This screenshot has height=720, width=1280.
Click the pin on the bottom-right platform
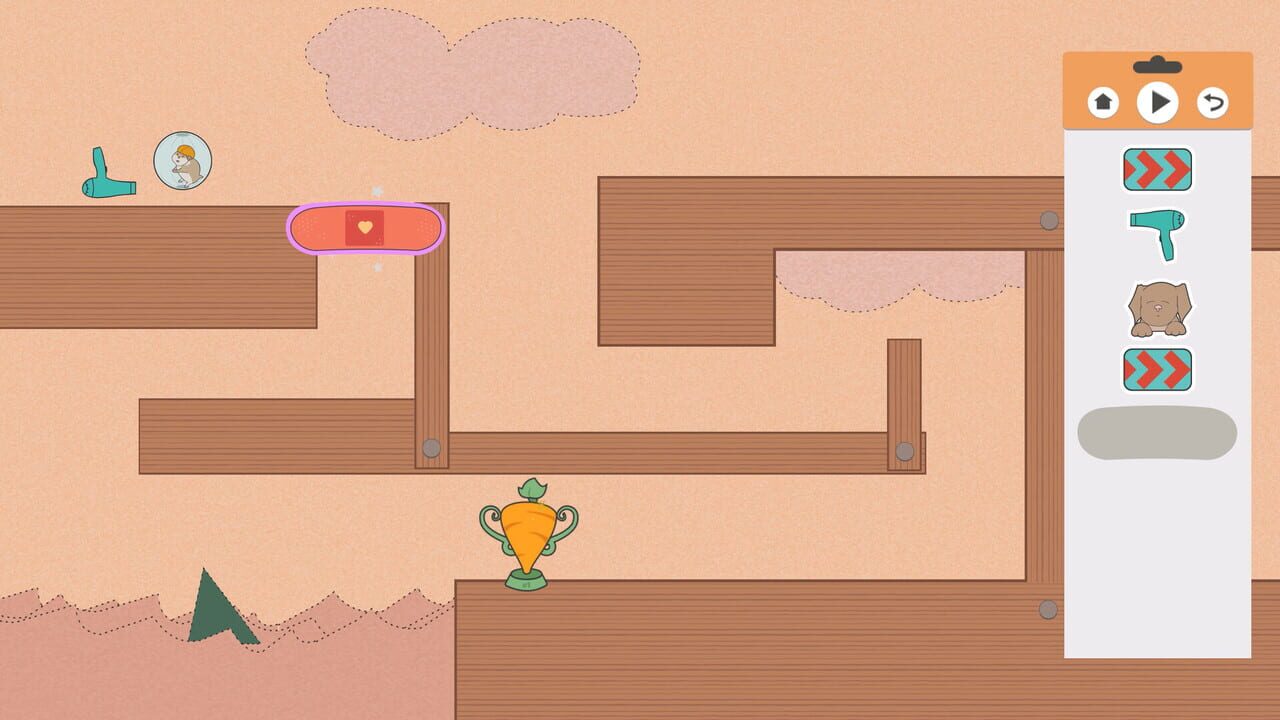coord(1050,609)
